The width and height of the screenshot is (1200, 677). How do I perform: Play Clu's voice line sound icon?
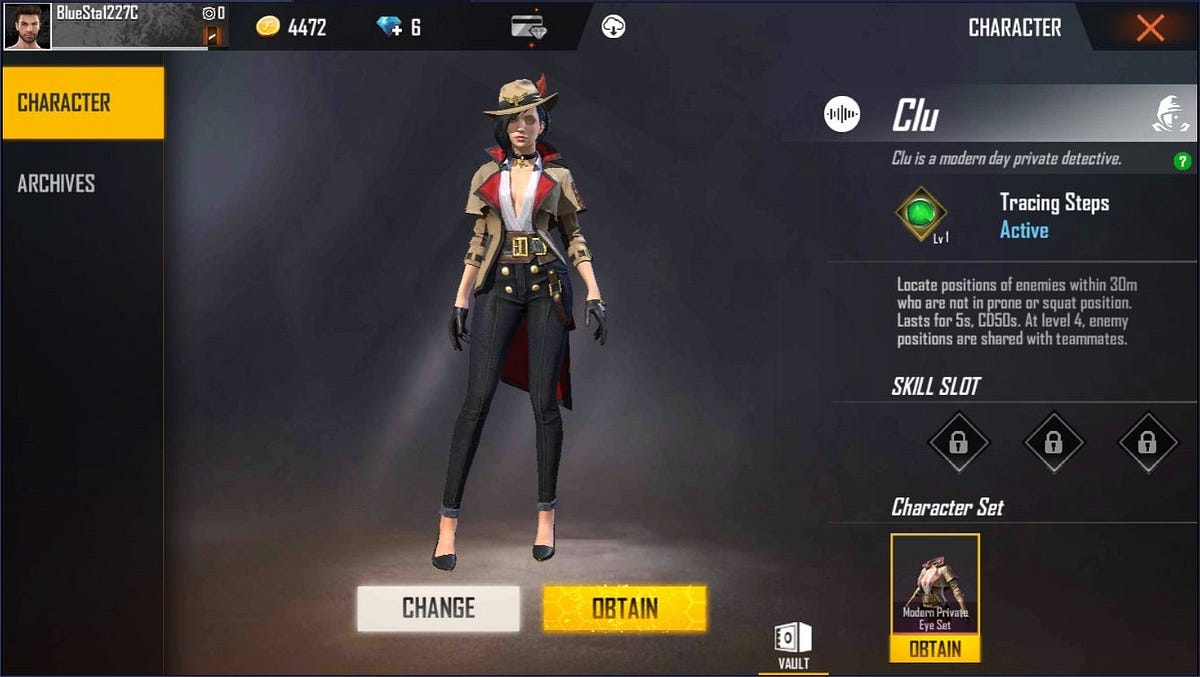842,114
